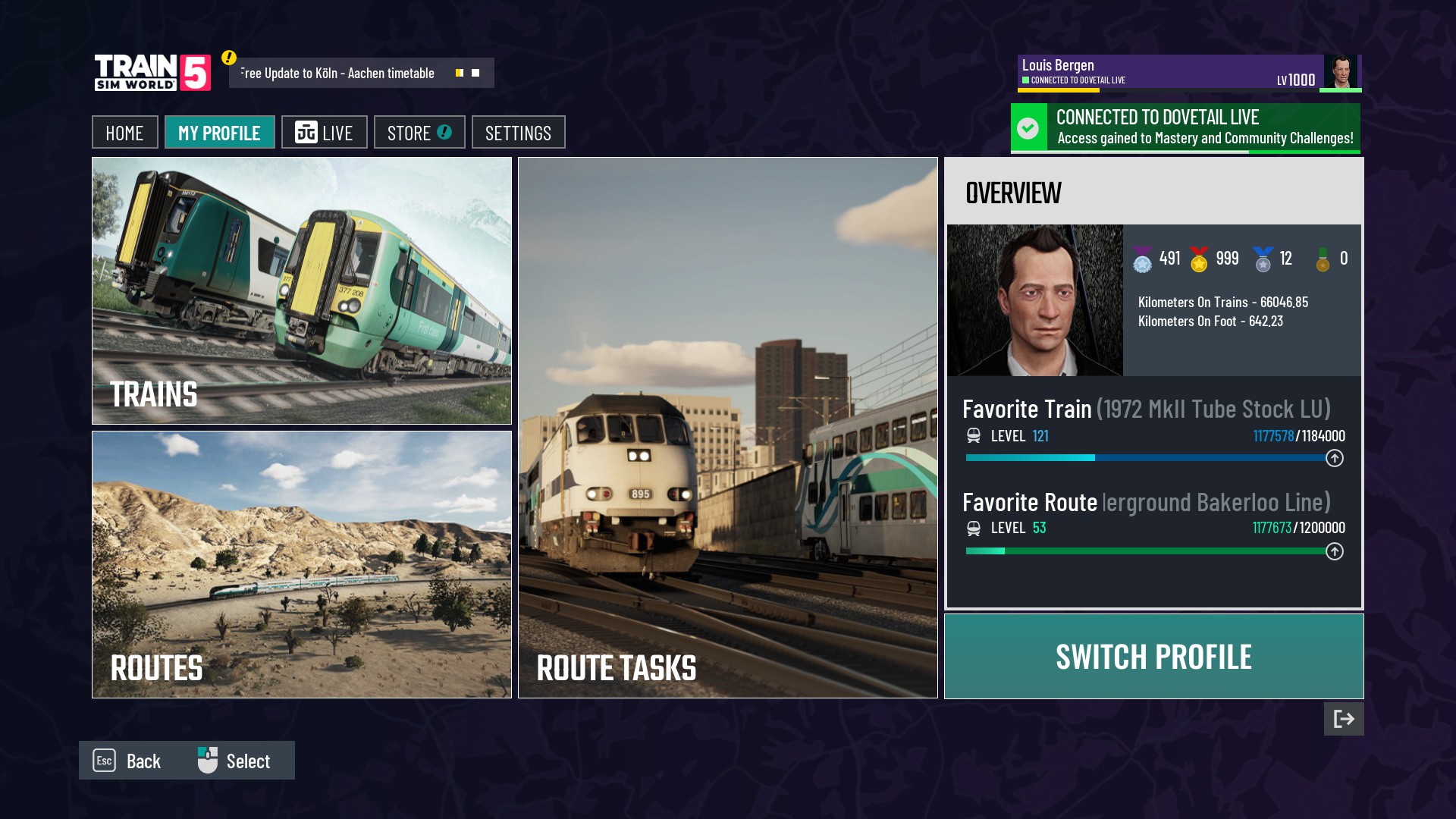Choose the ROUTES tile
Viewport: 1456px width, 819px height.
coord(302,564)
